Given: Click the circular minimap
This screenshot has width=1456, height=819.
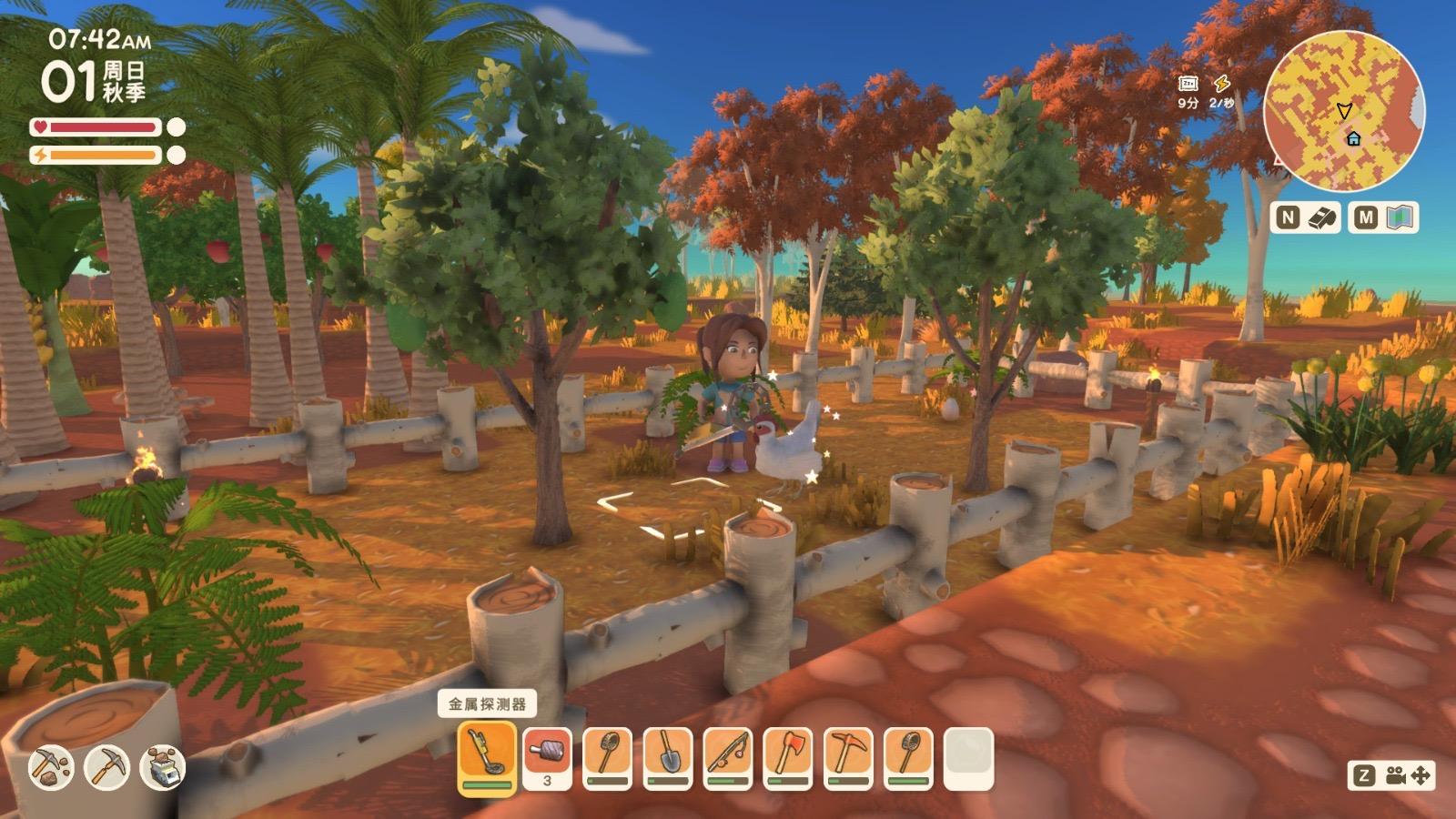Looking at the screenshot, I should (1344, 110).
